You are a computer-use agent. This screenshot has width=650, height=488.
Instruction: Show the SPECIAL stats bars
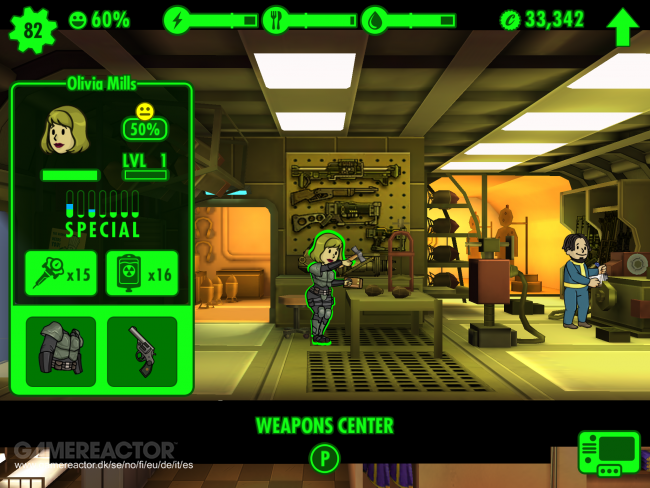point(102,214)
